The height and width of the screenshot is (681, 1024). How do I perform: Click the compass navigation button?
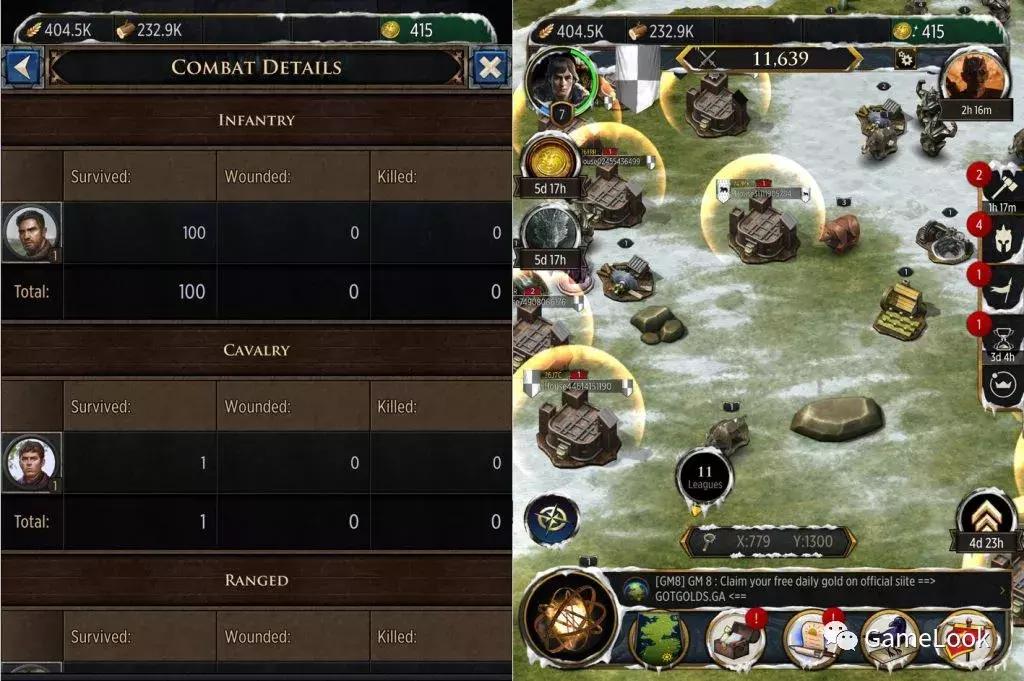point(551,520)
